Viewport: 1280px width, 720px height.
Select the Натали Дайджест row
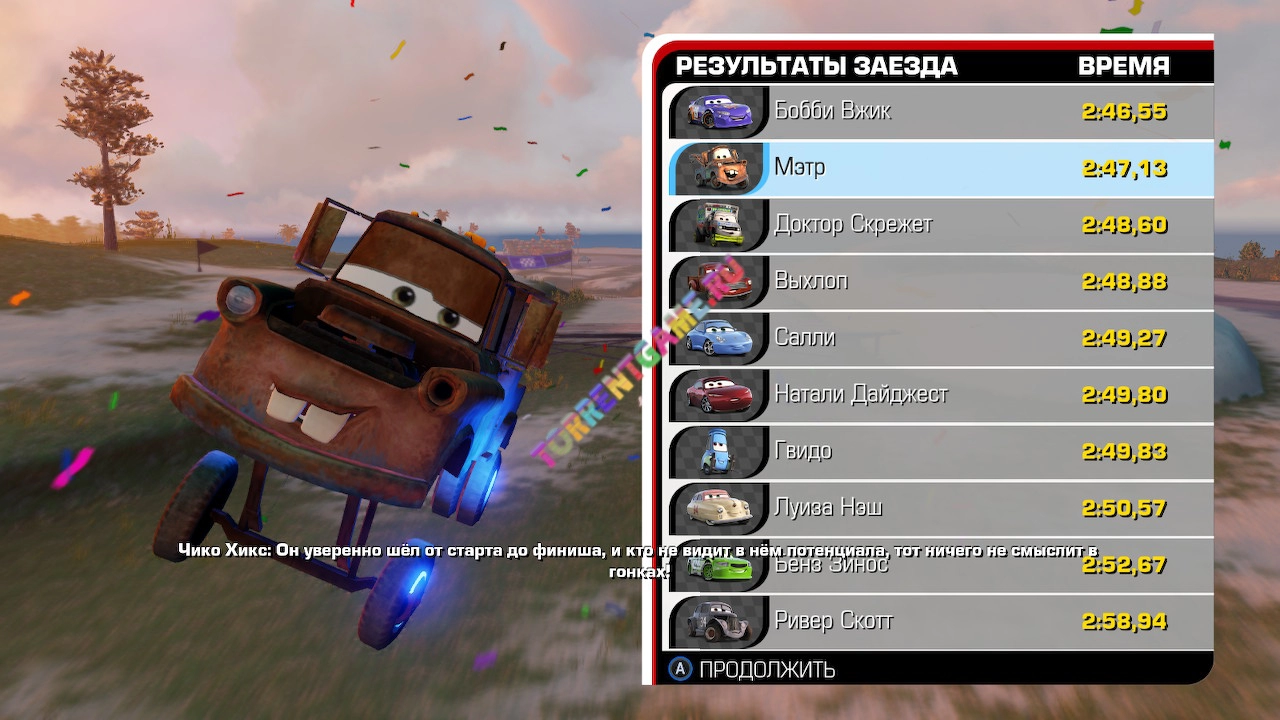[940, 395]
